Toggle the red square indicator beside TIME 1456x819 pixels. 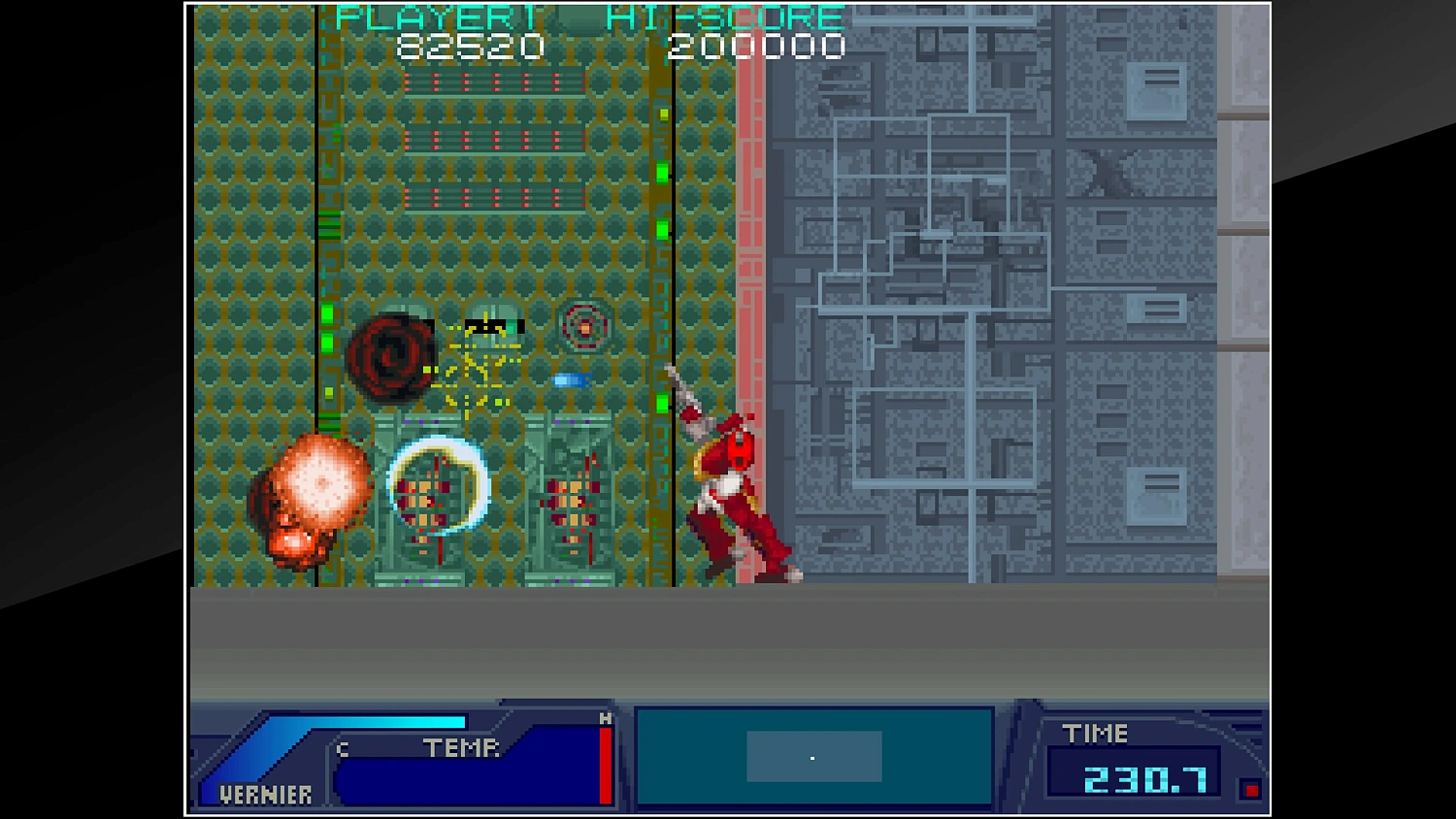pos(1250,791)
